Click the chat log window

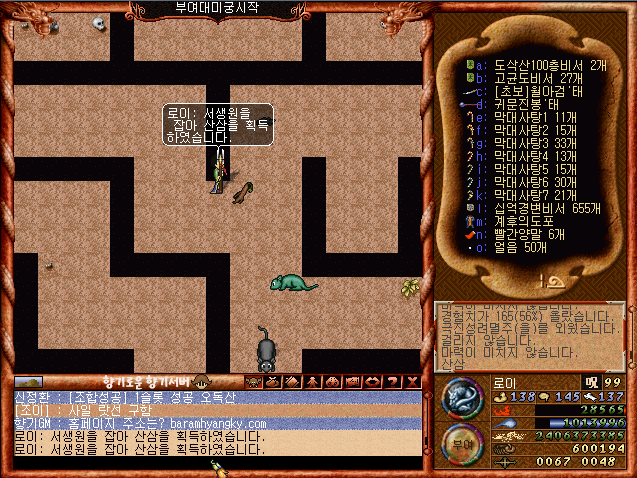pos(210,423)
